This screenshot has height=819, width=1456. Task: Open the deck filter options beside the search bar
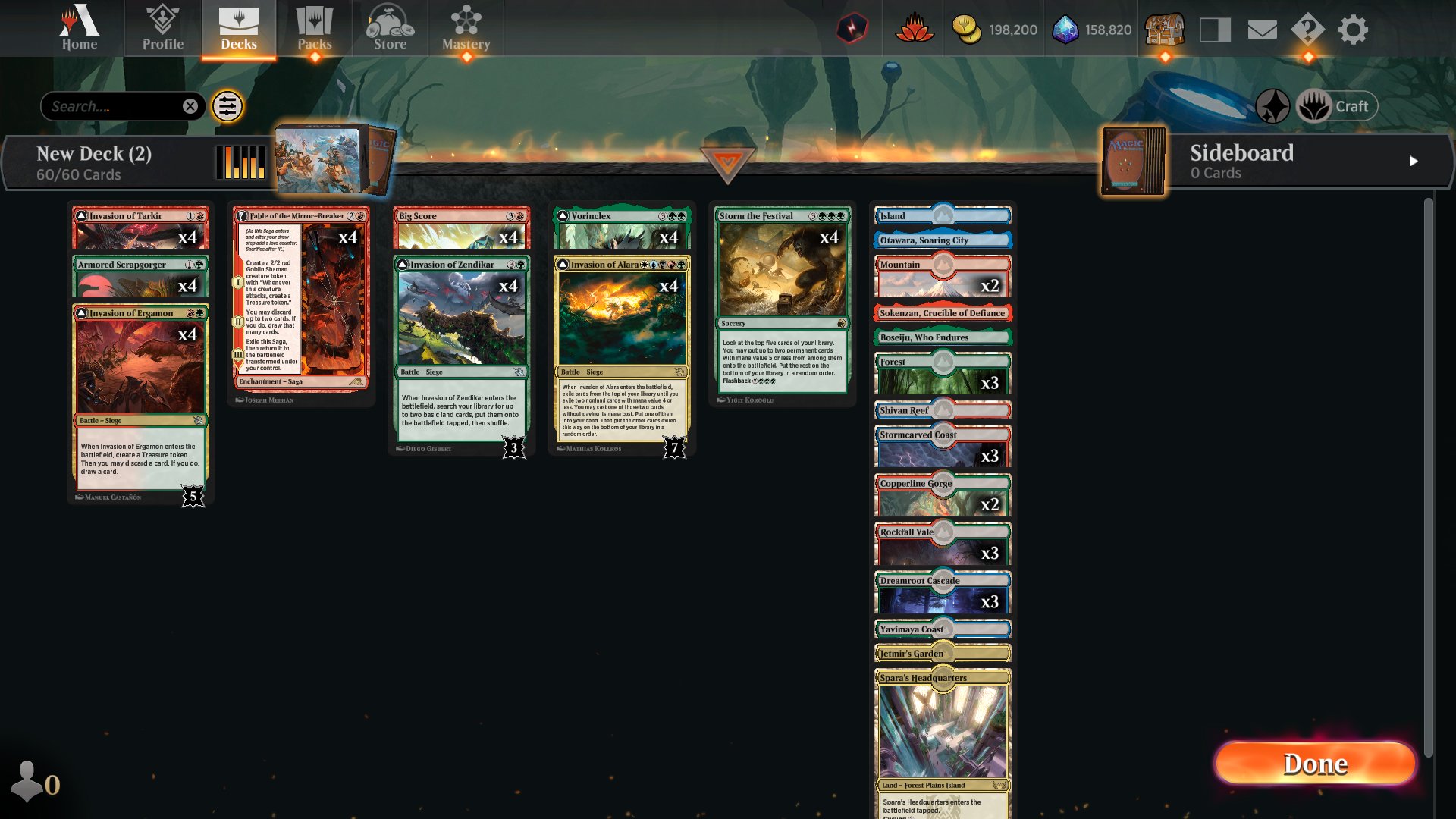[x=226, y=106]
